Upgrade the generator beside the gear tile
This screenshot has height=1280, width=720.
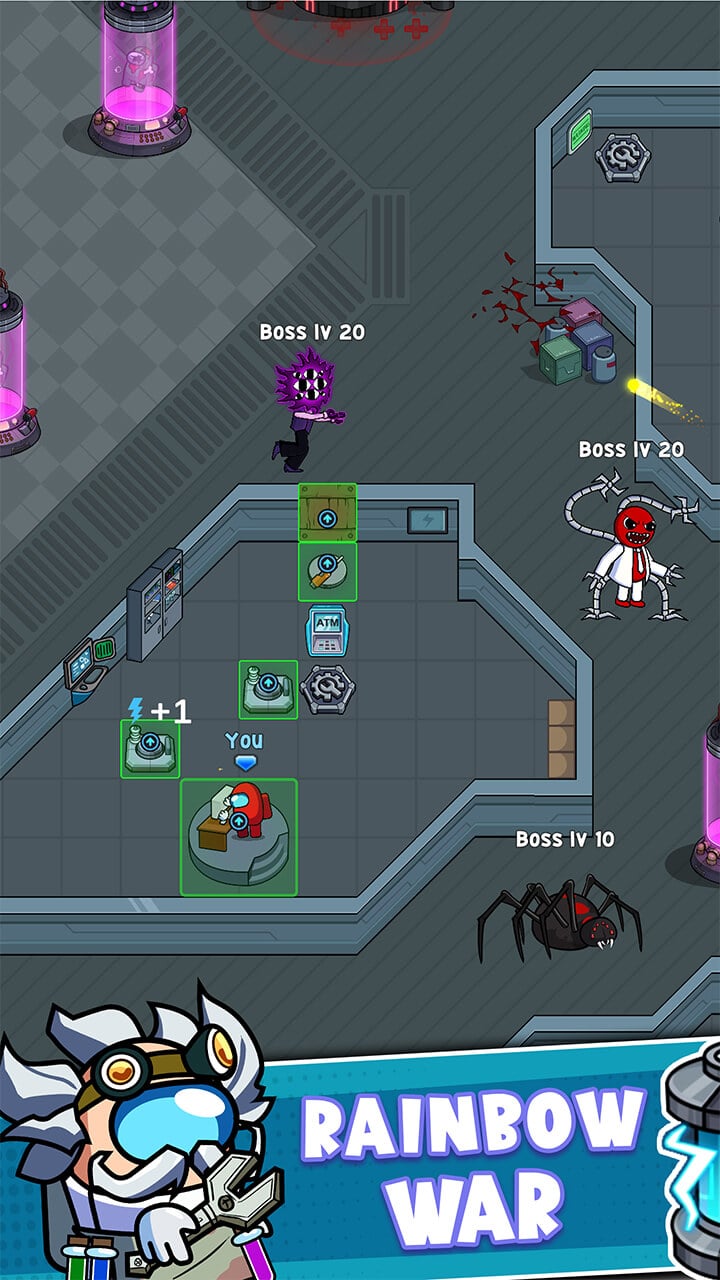tap(268, 688)
